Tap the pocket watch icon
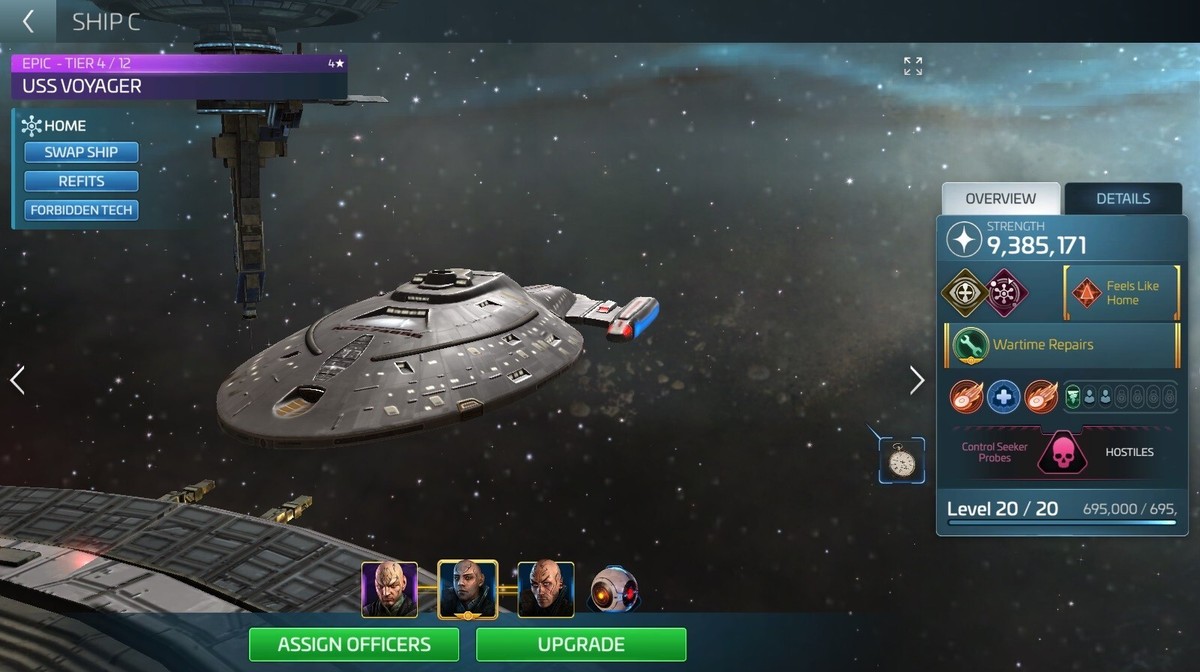The height and width of the screenshot is (672, 1200). pos(902,461)
